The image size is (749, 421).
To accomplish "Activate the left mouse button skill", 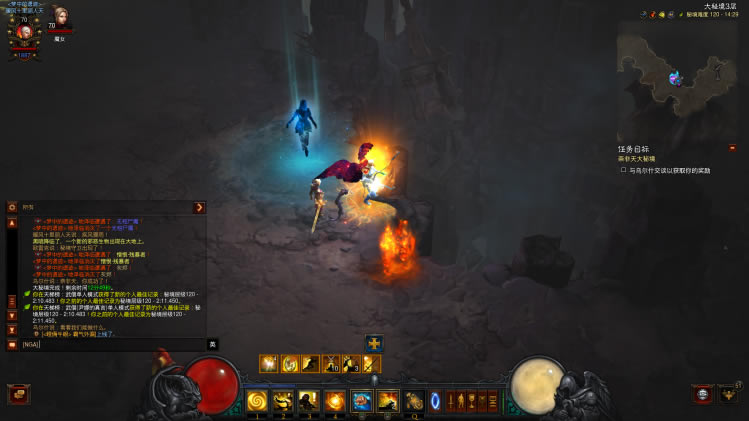I will pyautogui.click(x=362, y=401).
